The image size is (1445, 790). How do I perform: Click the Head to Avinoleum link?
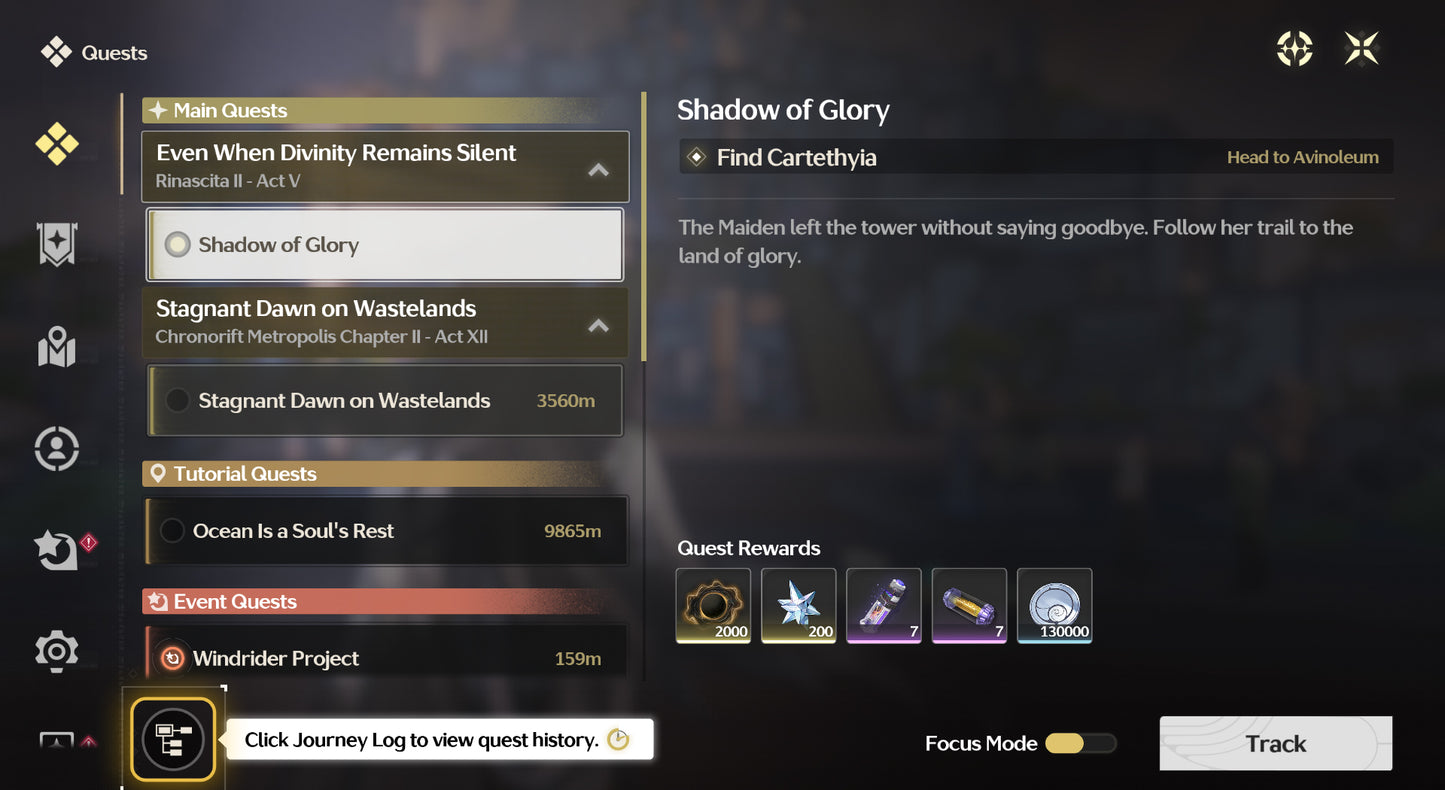coord(1303,157)
